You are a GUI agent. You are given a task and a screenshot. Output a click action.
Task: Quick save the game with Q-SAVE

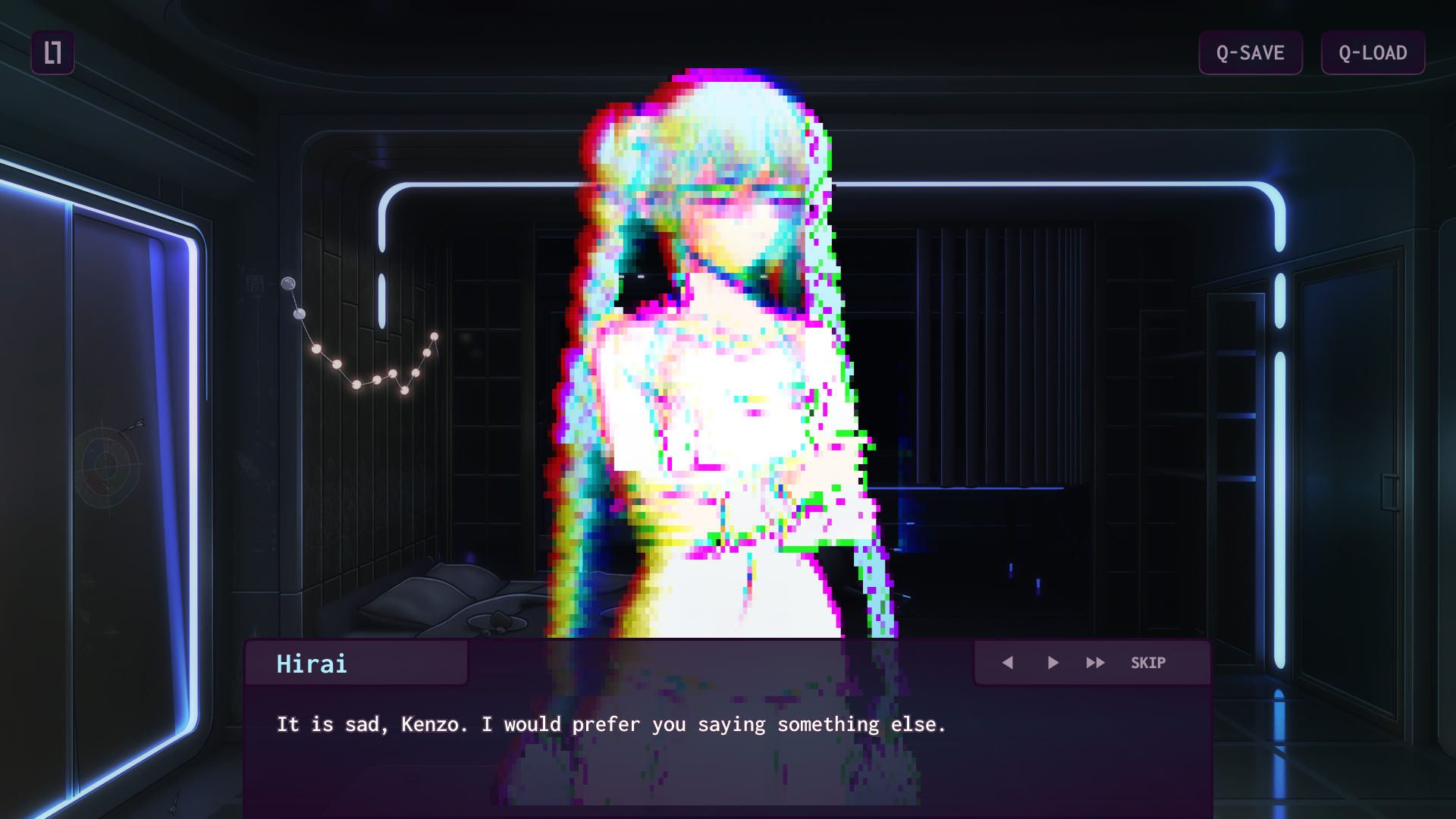(x=1250, y=53)
